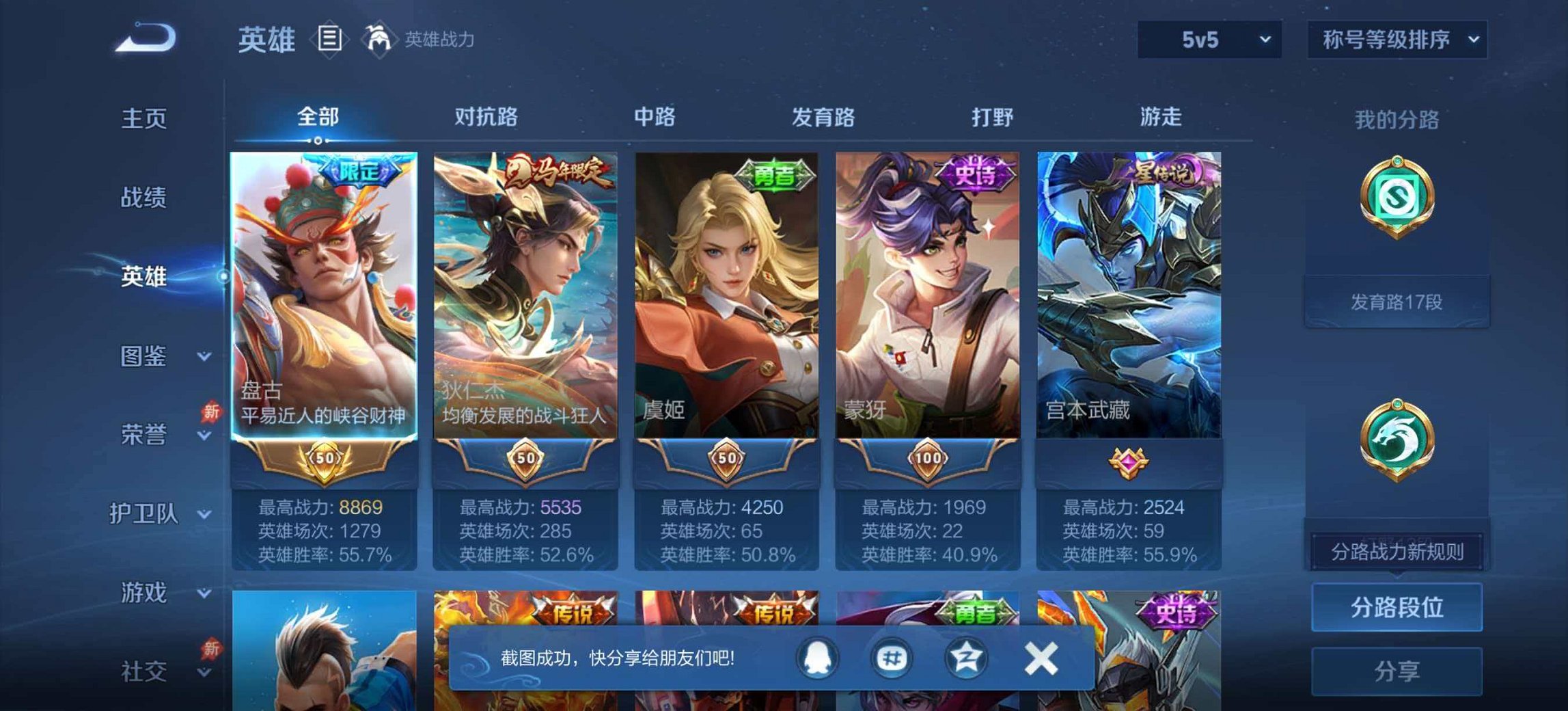Open 战绩 from the left sidebar
Screen dimensions: 1568x711
click(144, 196)
